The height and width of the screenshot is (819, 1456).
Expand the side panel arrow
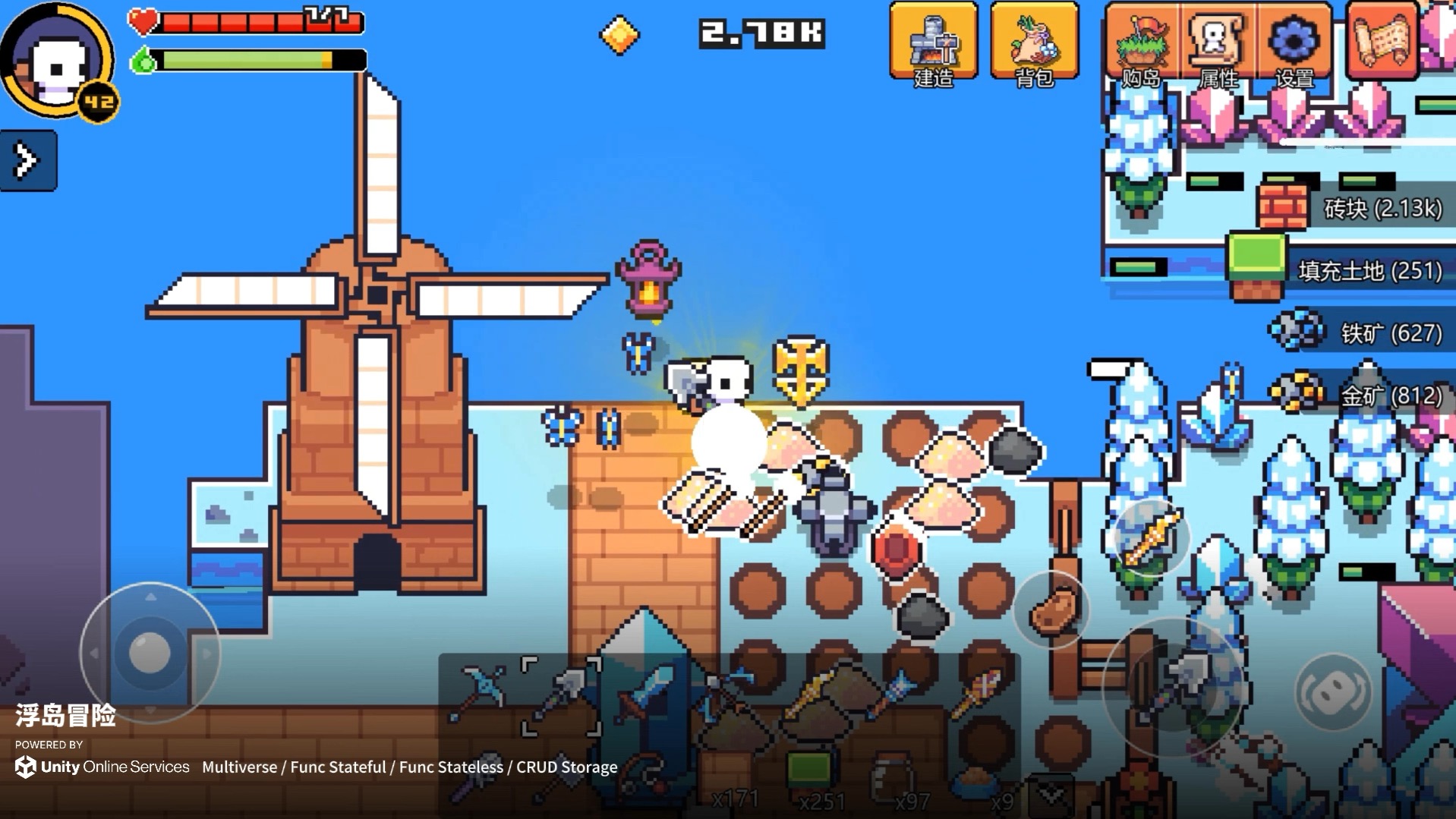tap(28, 160)
